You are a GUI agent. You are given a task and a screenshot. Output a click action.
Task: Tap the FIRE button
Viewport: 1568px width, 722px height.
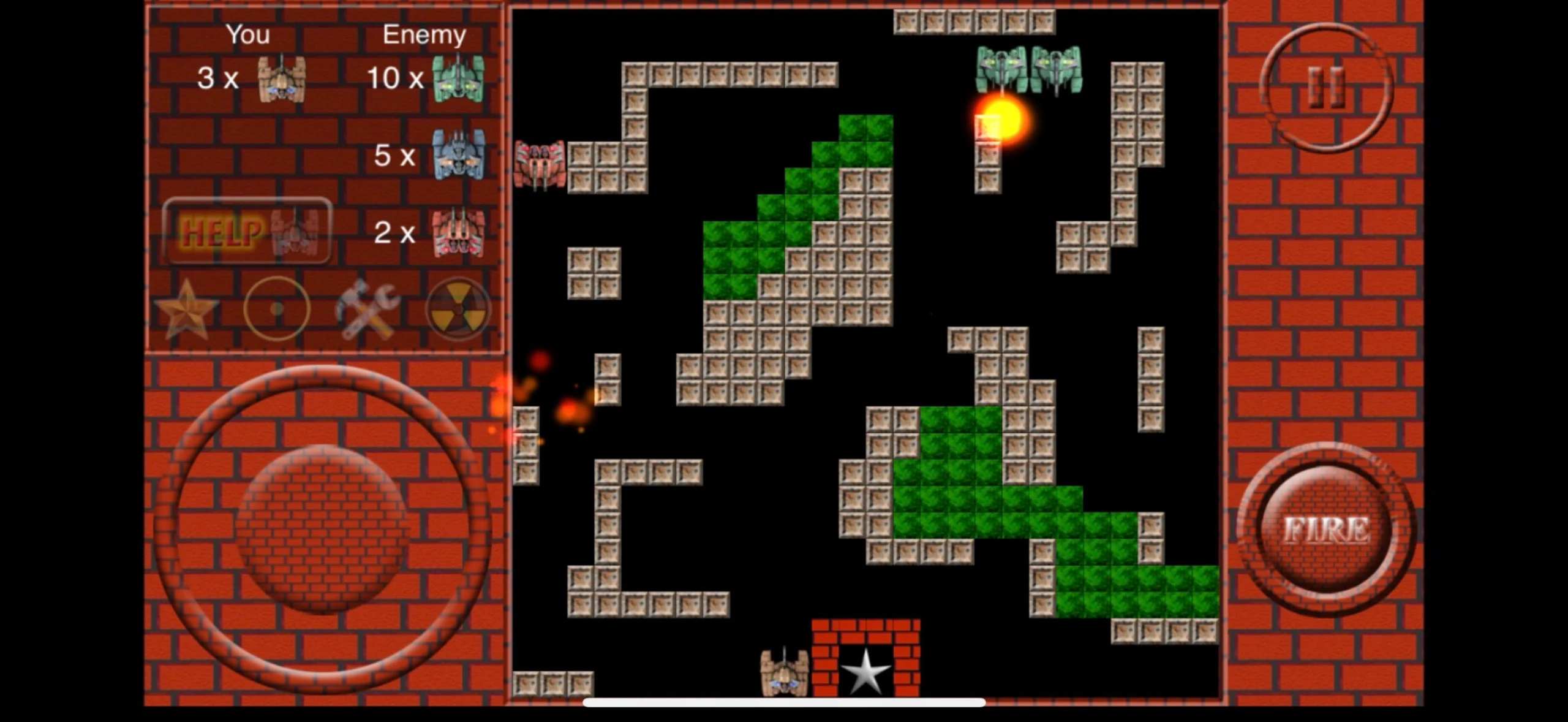[x=1326, y=530]
